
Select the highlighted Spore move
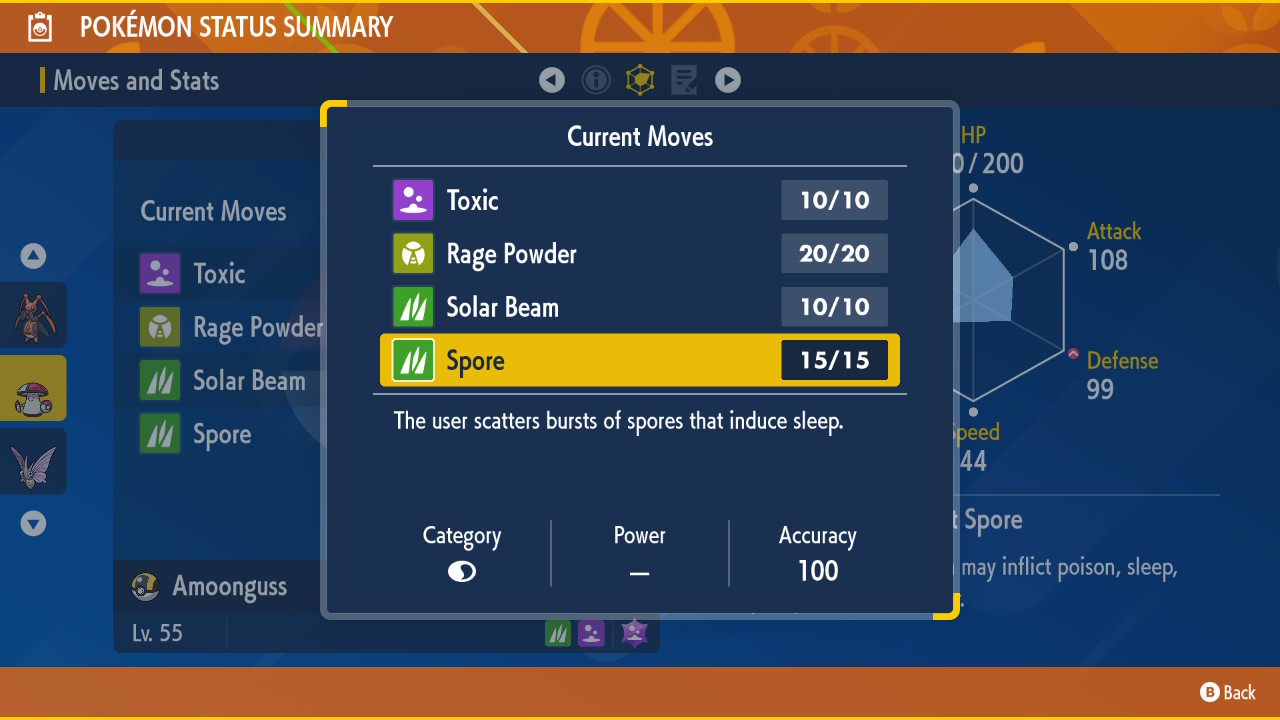coord(600,360)
